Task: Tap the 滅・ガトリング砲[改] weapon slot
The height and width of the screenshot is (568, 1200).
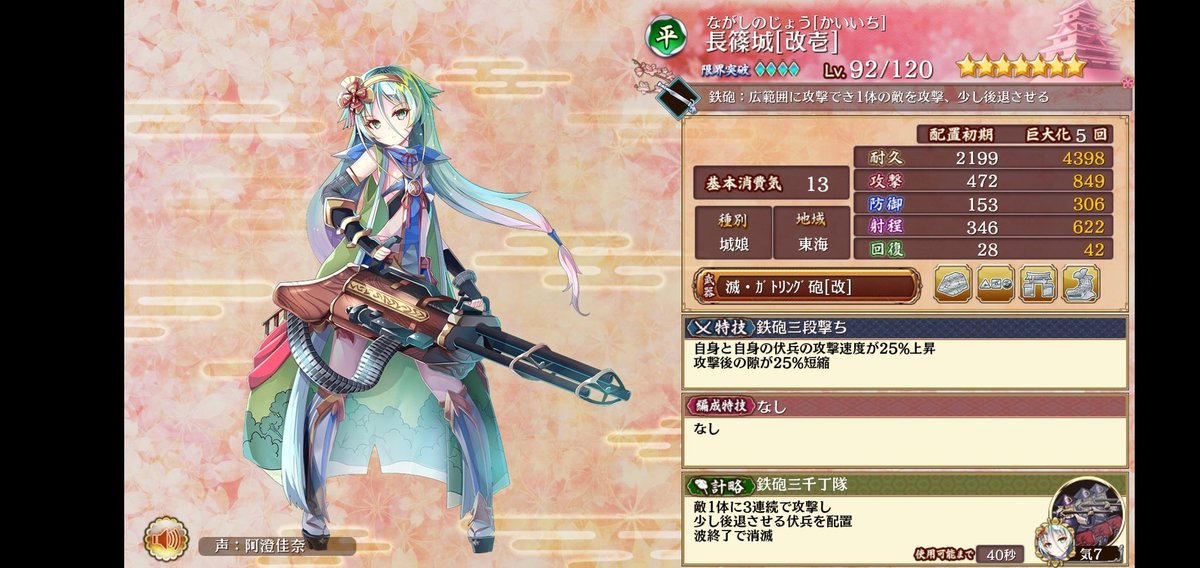Action: pyautogui.click(x=805, y=285)
